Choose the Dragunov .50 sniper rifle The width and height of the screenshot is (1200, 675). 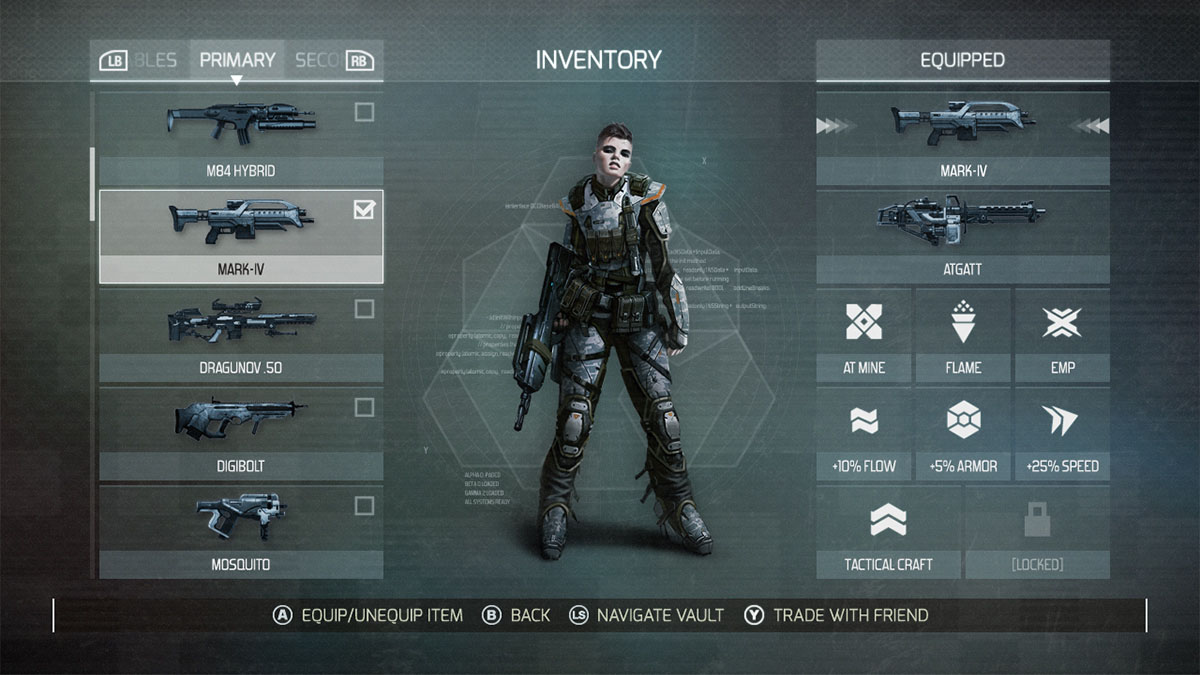click(x=240, y=335)
